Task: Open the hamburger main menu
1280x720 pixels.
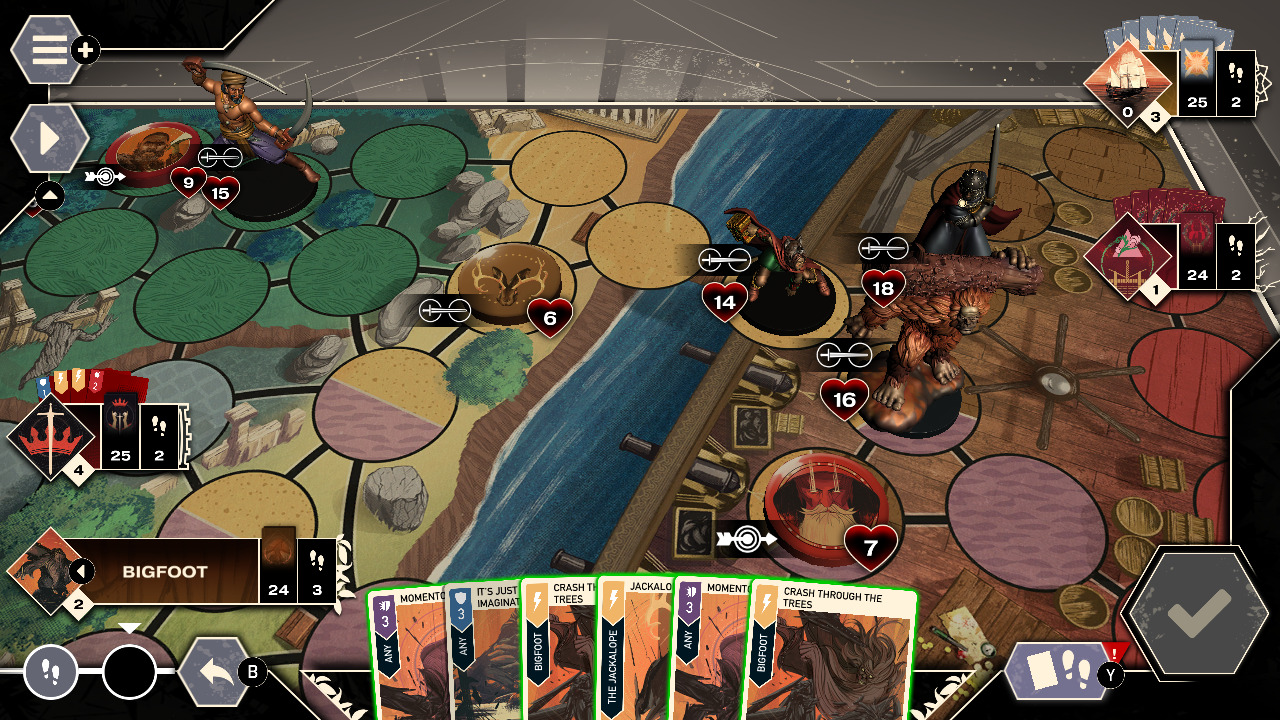Action: point(48,49)
